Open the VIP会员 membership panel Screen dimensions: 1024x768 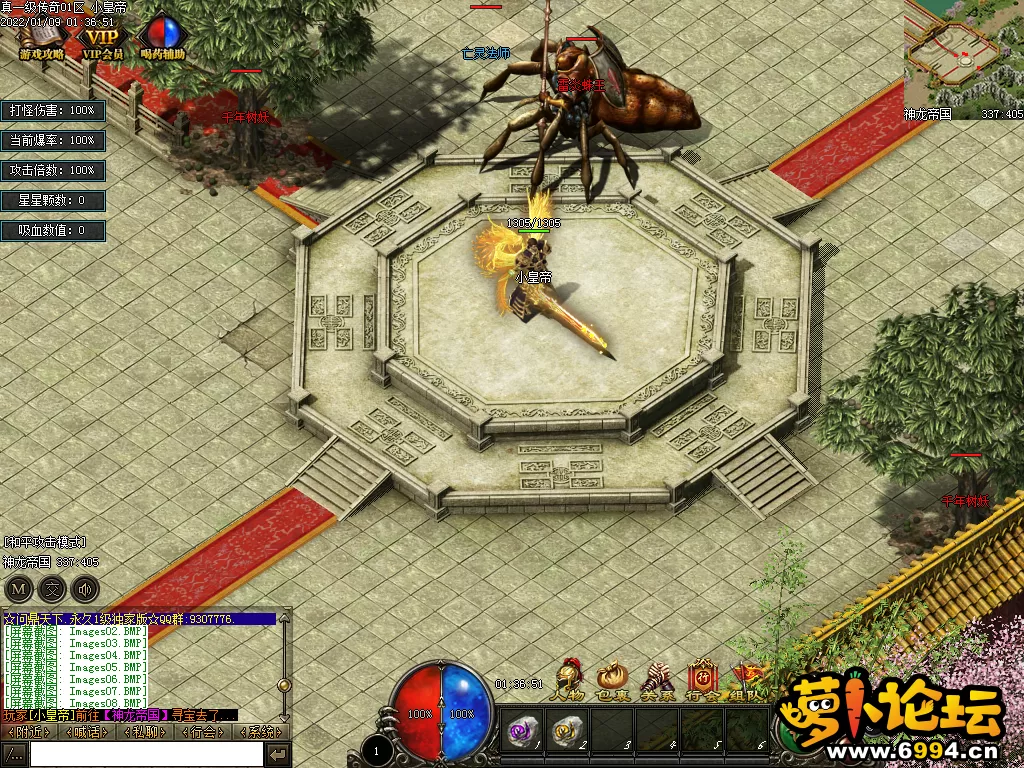[x=103, y=39]
